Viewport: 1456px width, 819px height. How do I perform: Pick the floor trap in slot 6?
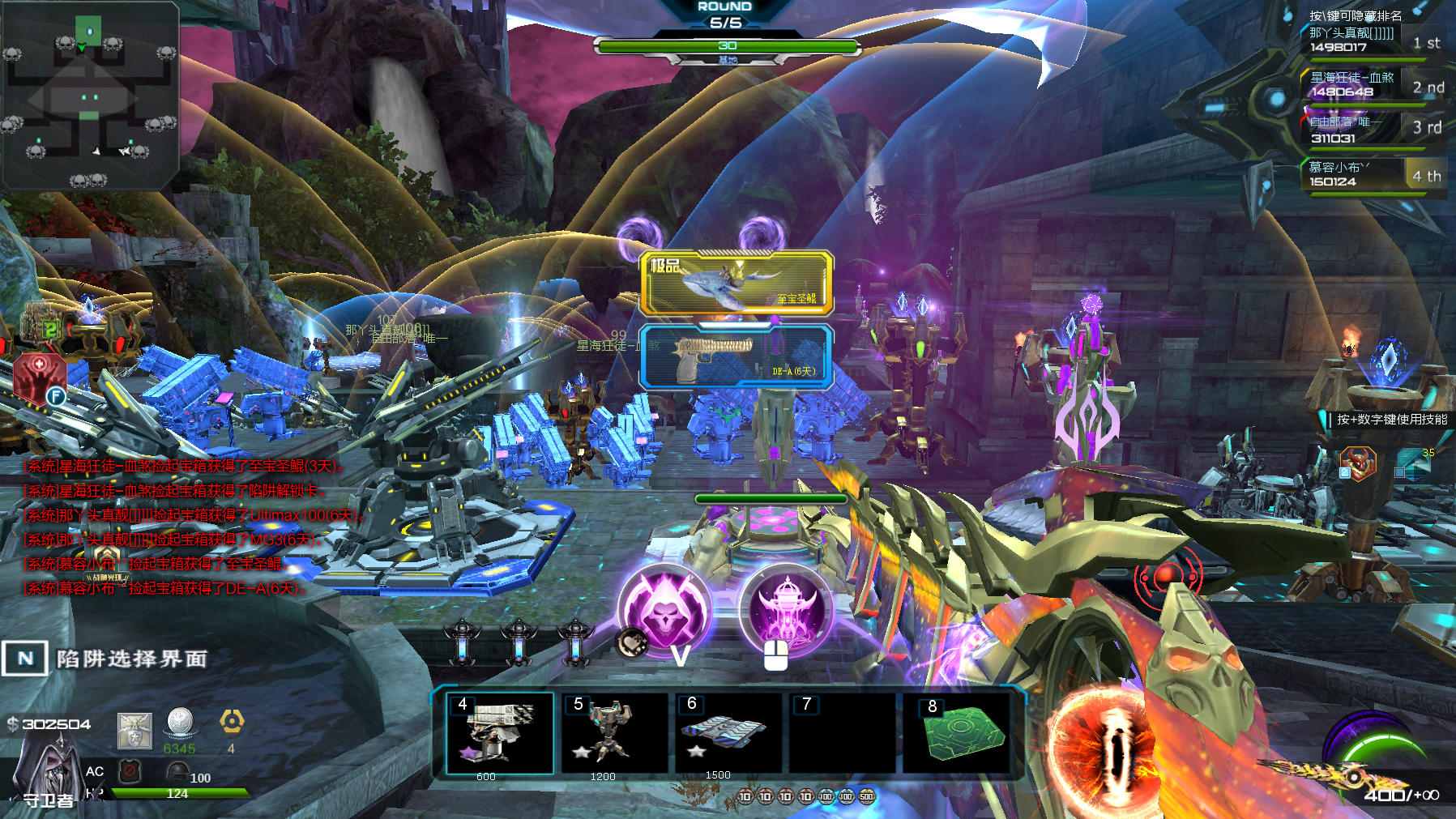point(728,733)
